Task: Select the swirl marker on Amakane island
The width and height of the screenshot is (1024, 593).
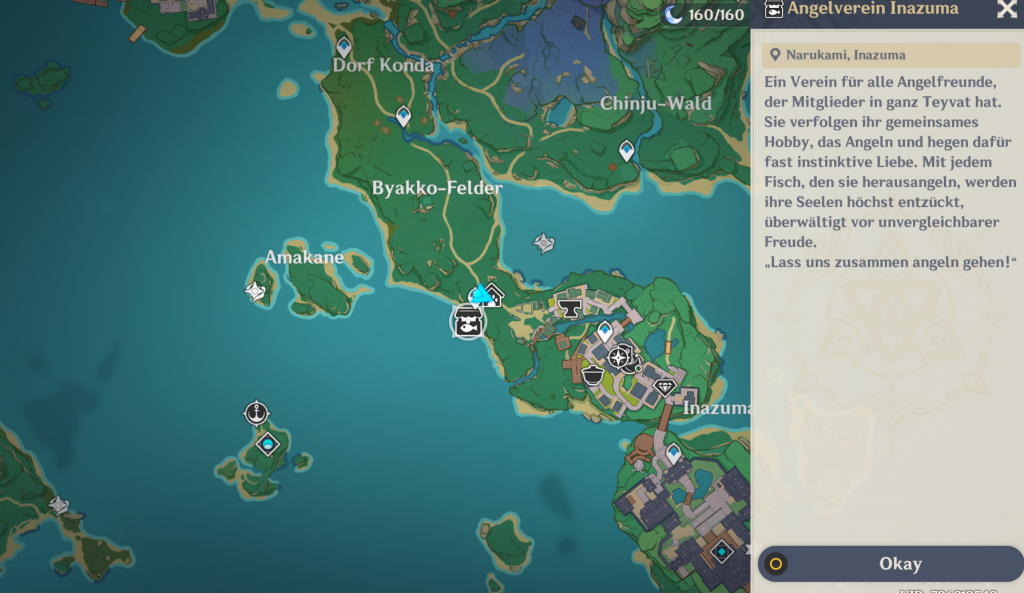Action: click(256, 291)
